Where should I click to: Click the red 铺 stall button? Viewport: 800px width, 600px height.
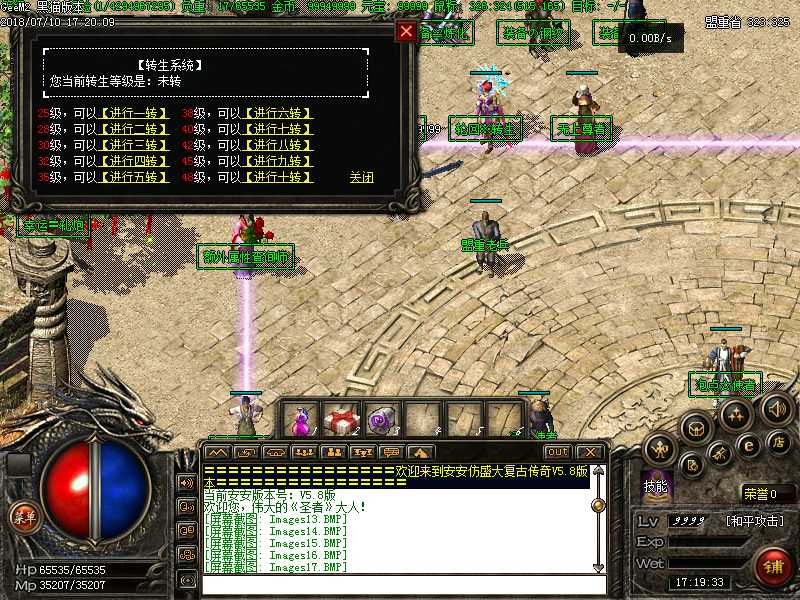click(x=773, y=567)
